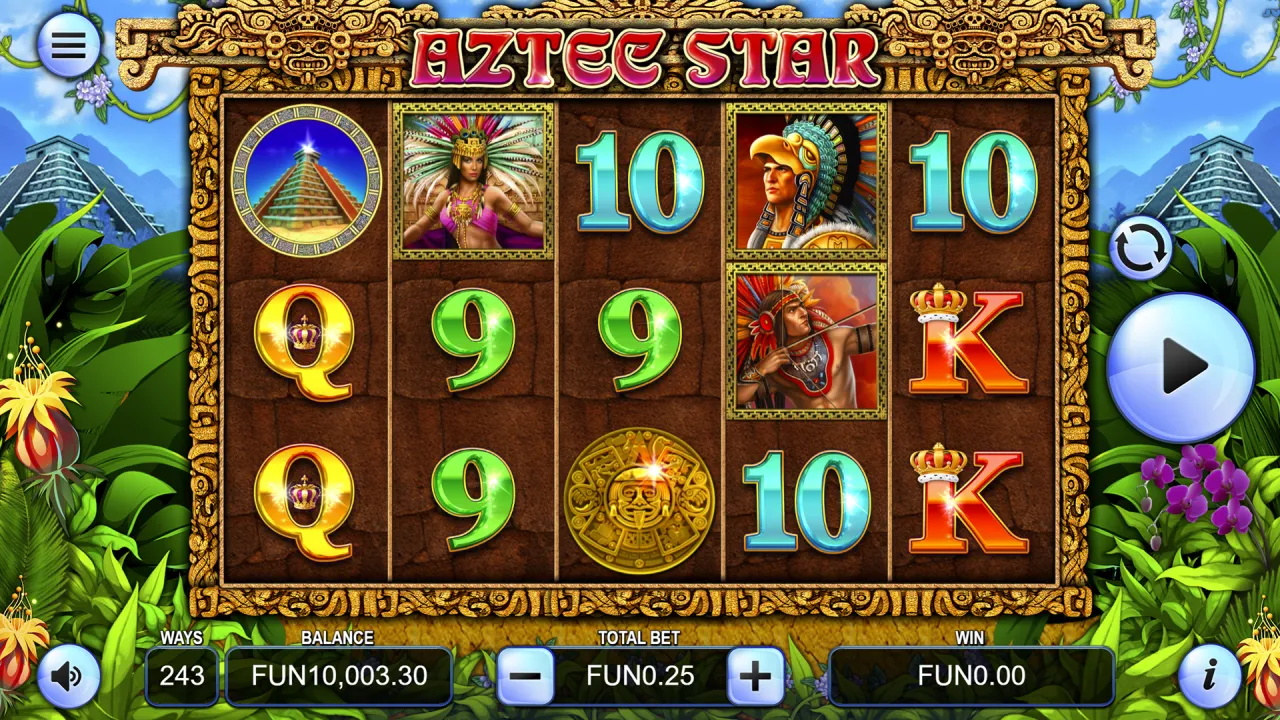Image resolution: width=1280 pixels, height=720 pixels.
Task: Click the 243 WAYS counter
Action: coord(182,676)
